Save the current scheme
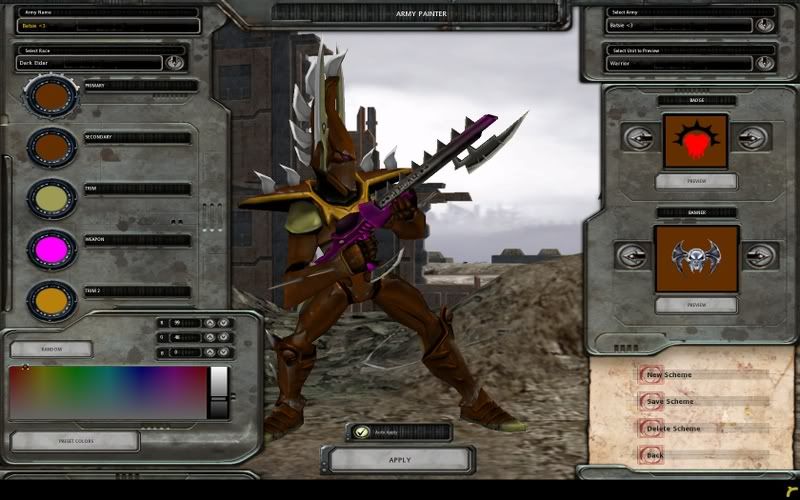The width and height of the screenshot is (800, 500). [x=669, y=402]
